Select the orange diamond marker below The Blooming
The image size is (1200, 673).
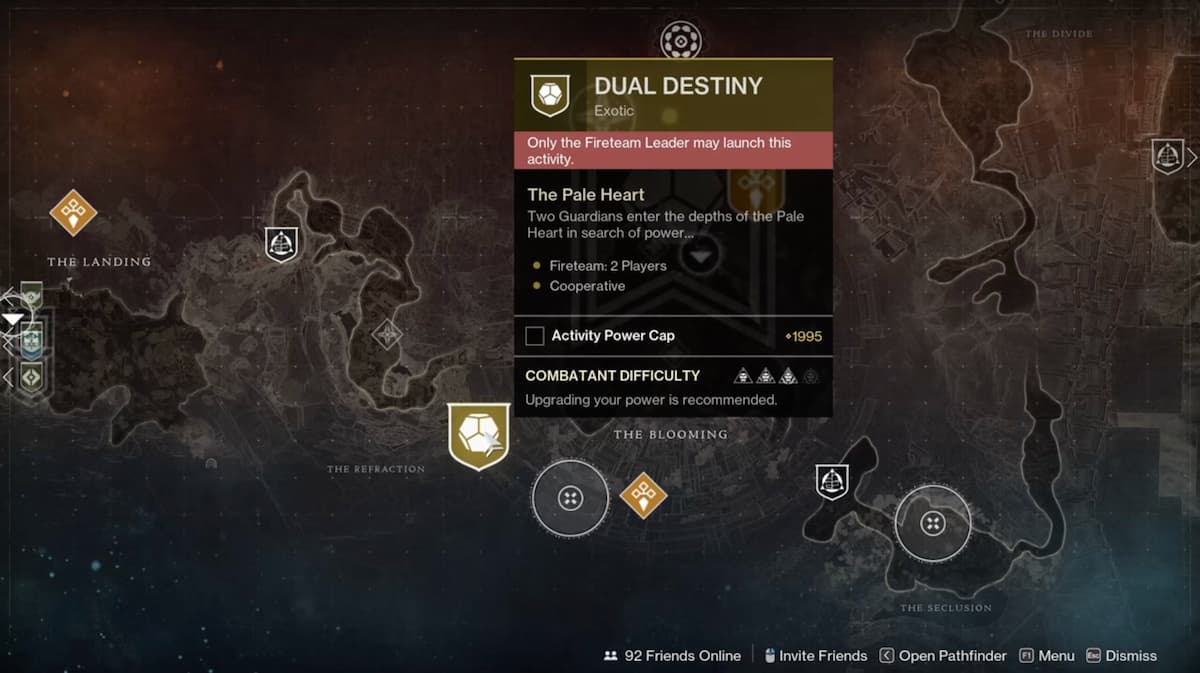pos(643,495)
